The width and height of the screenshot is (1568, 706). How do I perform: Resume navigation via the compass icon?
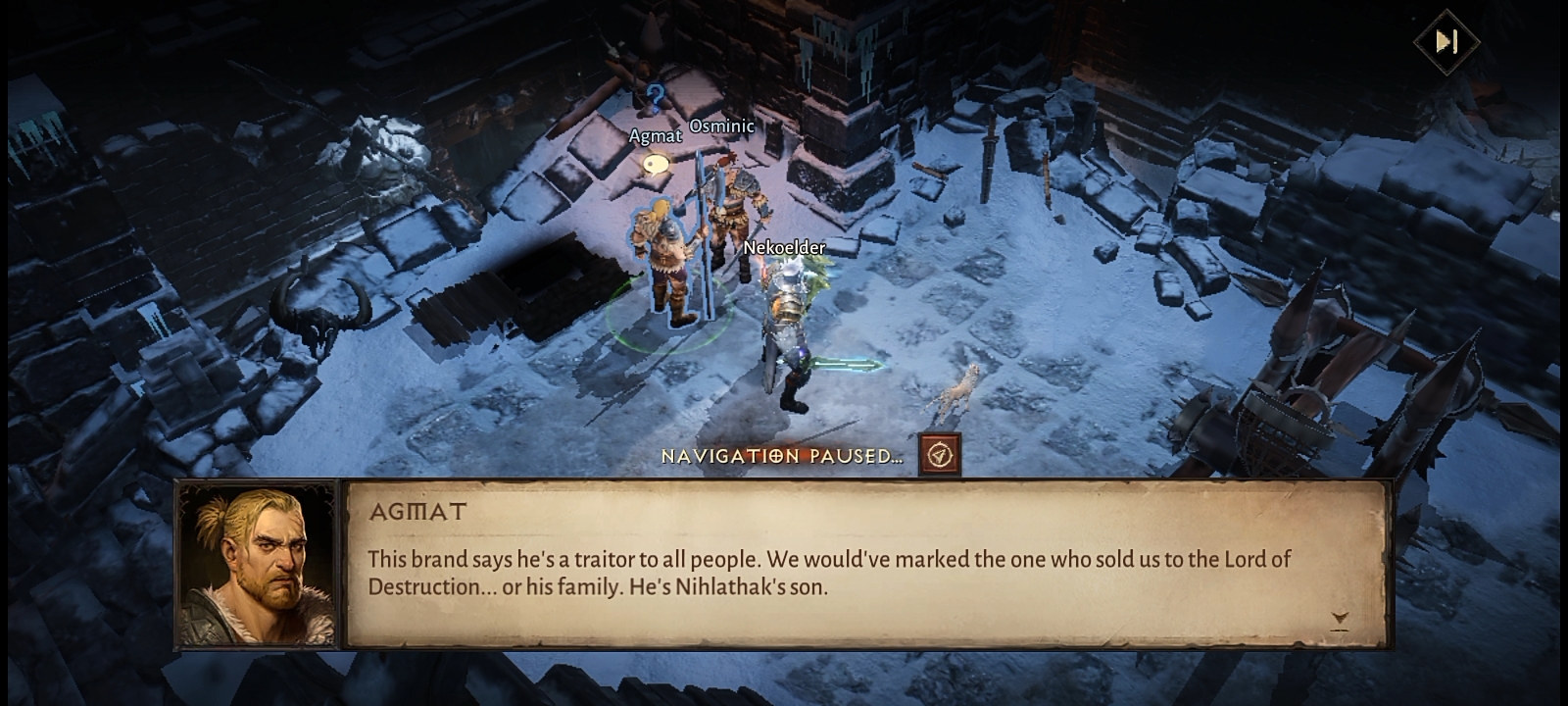pyautogui.click(x=940, y=455)
